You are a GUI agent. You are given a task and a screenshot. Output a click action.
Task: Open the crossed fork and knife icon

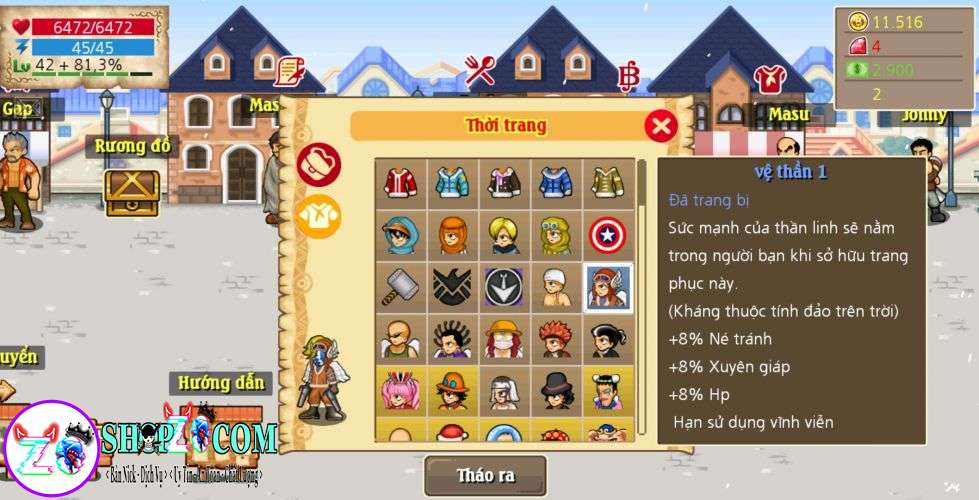tap(480, 71)
